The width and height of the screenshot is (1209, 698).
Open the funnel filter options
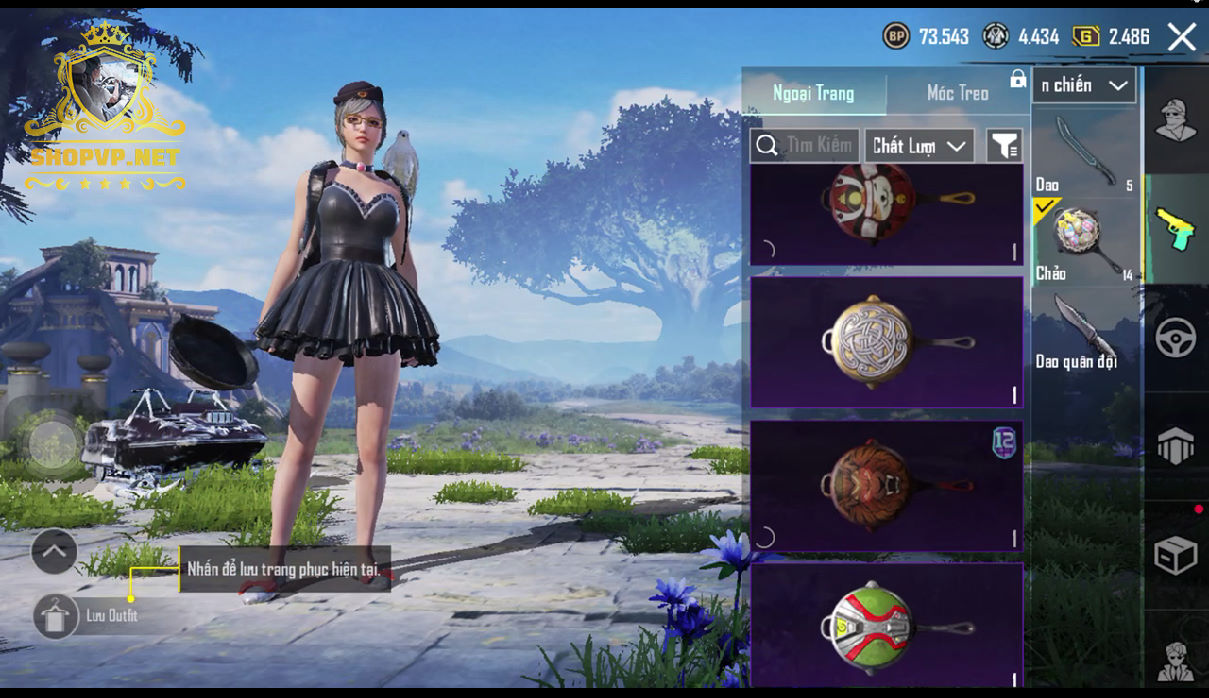click(x=1004, y=146)
